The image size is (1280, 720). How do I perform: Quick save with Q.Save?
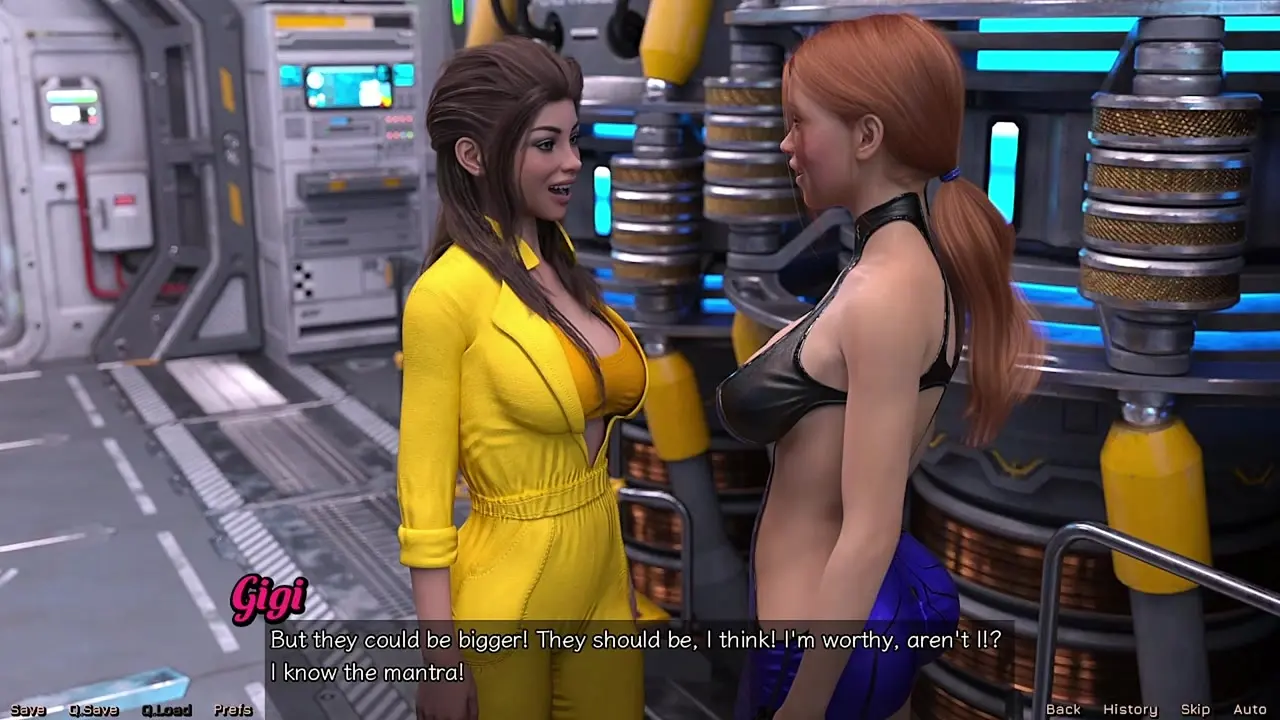93,710
